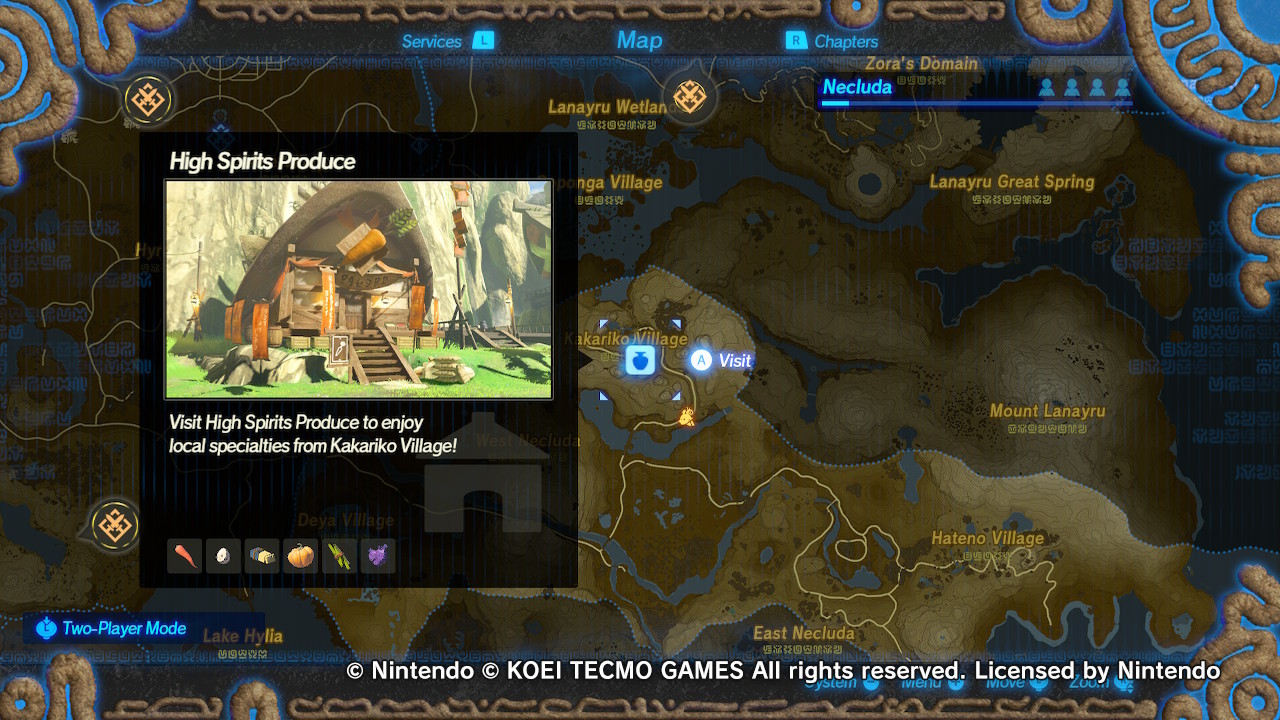Select the green stalks ingredient icon
The image size is (1280, 720).
[338, 555]
